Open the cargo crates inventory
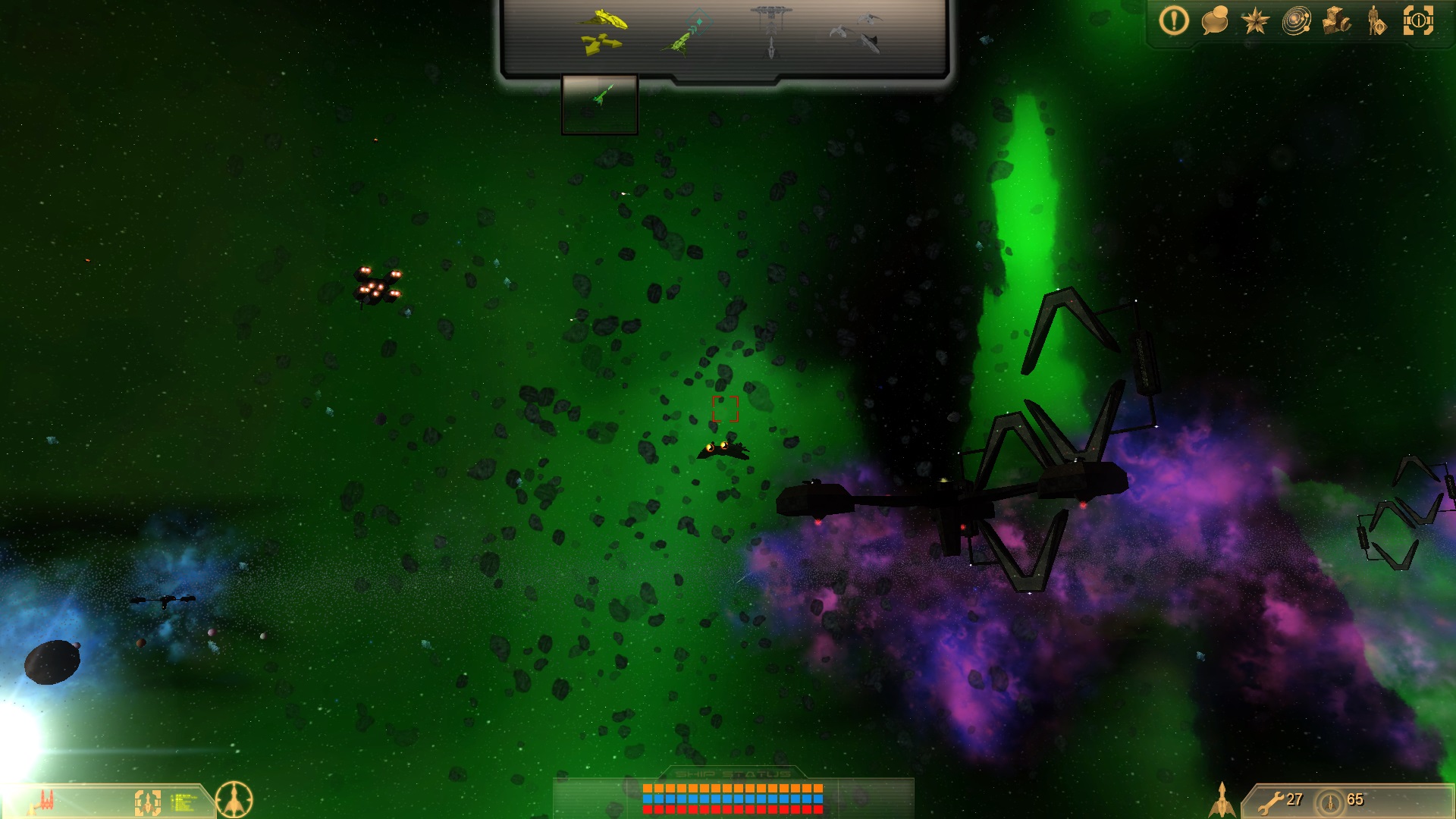This screenshot has width=1456, height=819. pyautogui.click(x=1336, y=21)
